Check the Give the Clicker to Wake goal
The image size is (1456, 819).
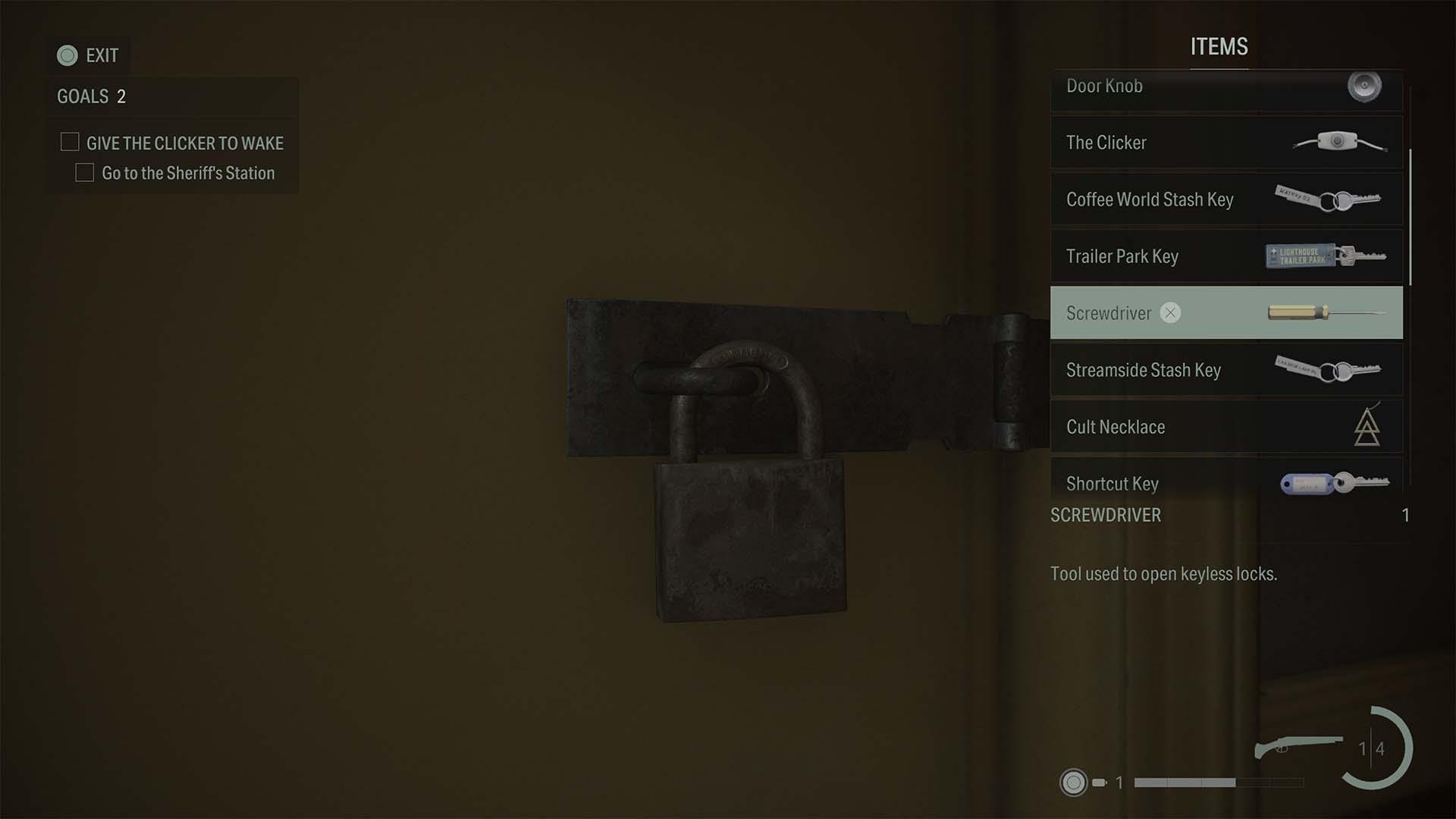pyautogui.click(x=70, y=142)
